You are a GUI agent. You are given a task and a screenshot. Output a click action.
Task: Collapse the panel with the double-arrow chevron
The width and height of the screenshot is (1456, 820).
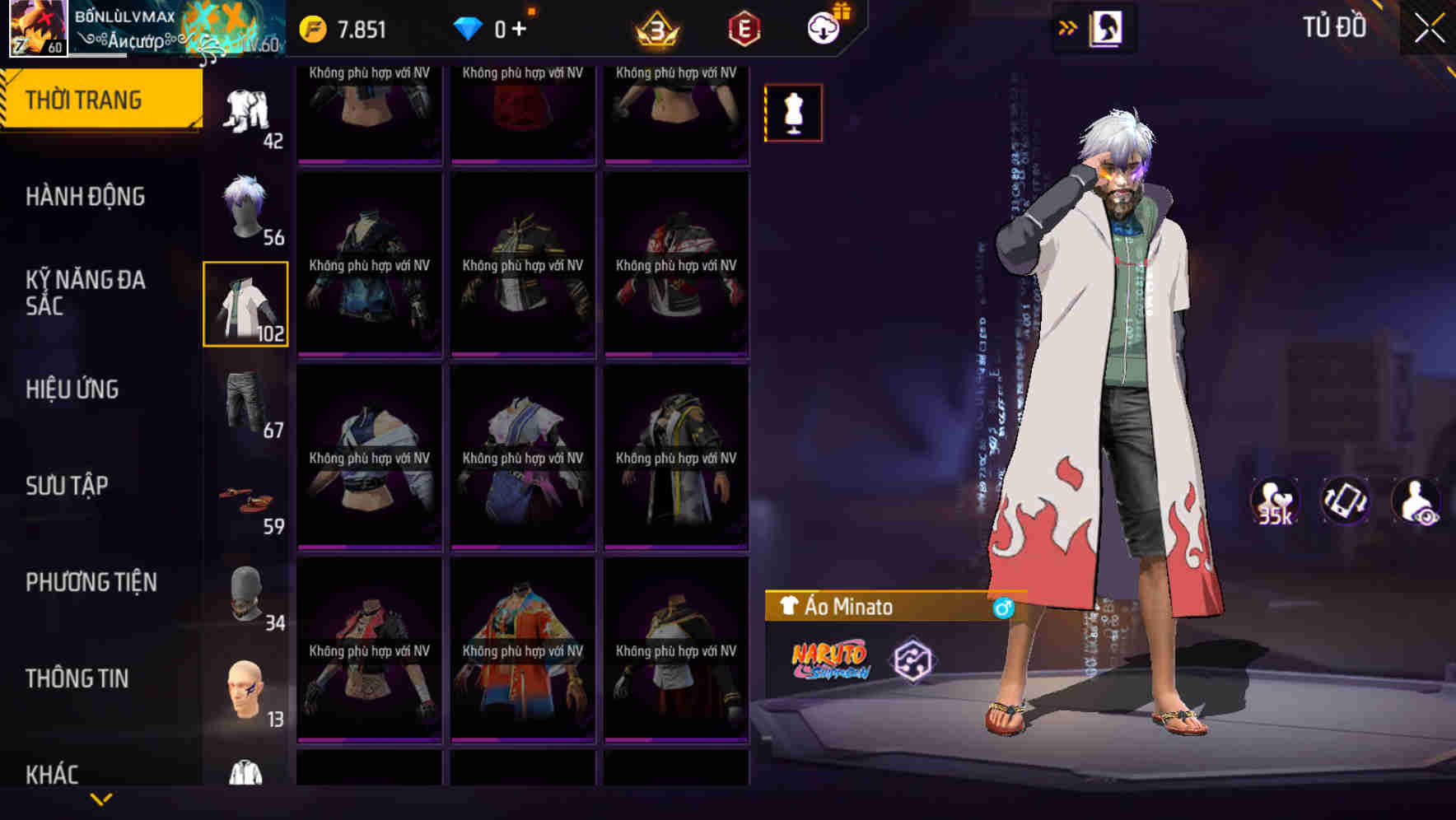pos(1066,26)
